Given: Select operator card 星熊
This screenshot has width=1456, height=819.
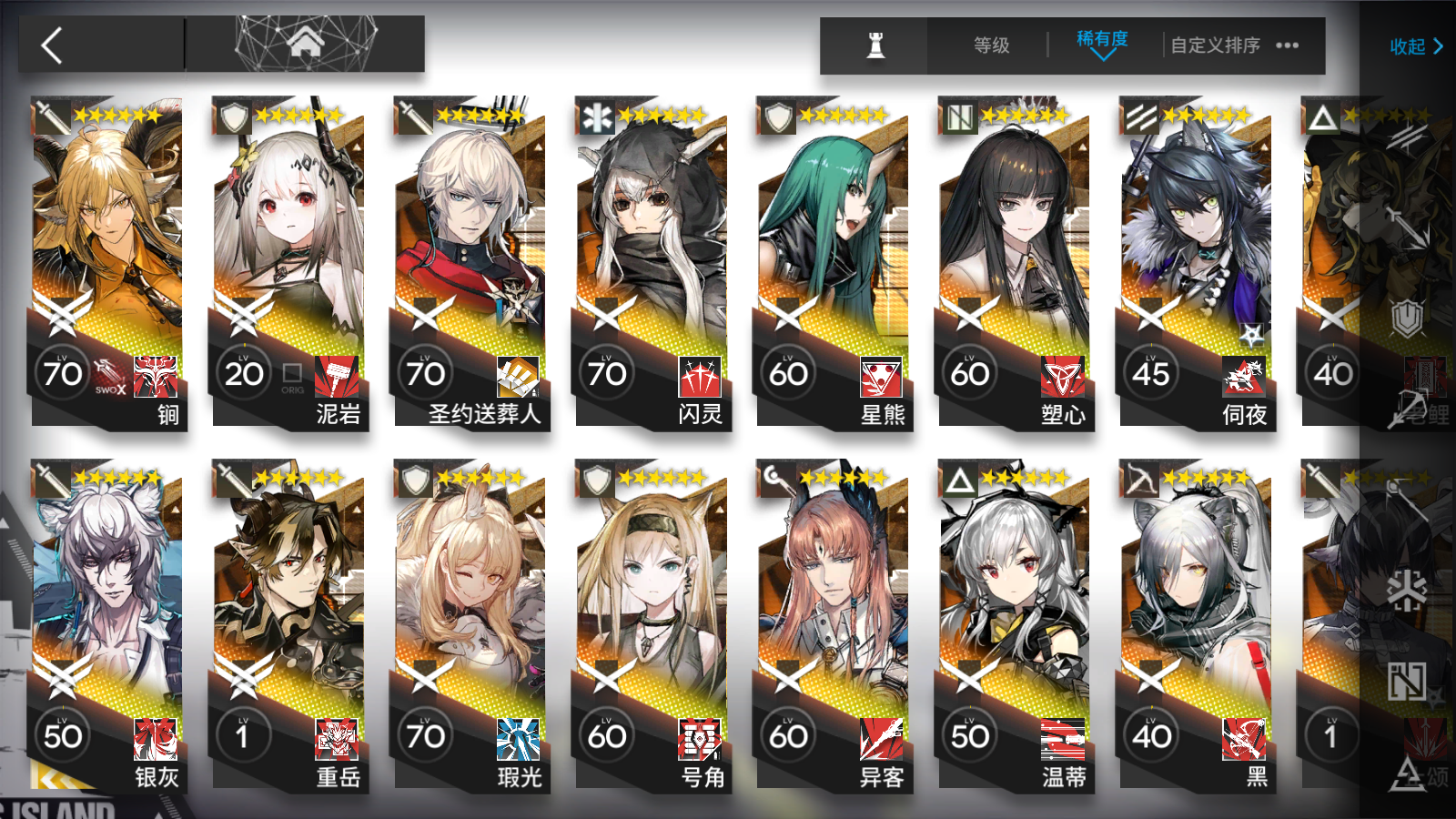Looking at the screenshot, I should [833, 262].
